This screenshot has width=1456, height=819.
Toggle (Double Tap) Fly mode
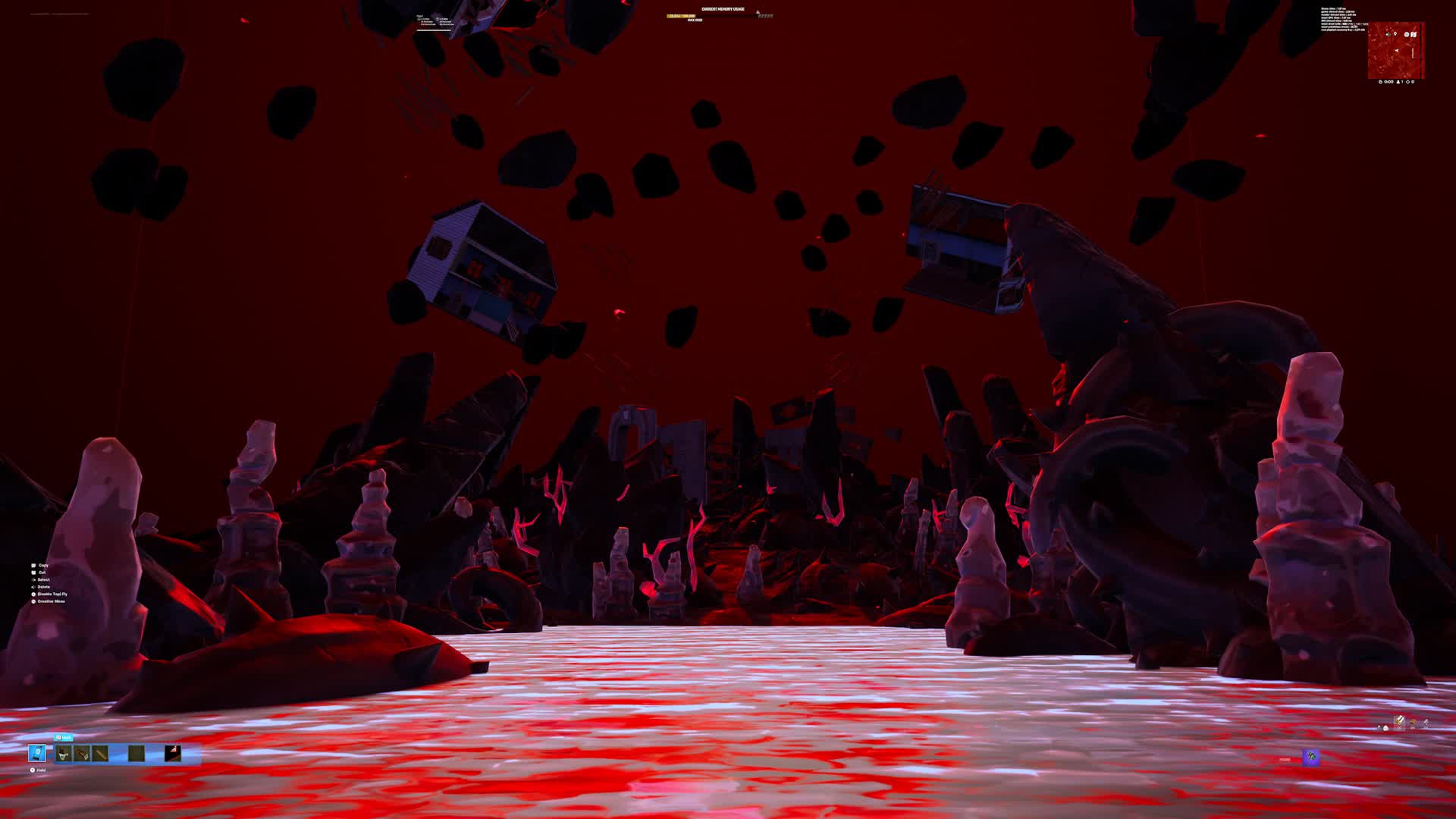33,594
